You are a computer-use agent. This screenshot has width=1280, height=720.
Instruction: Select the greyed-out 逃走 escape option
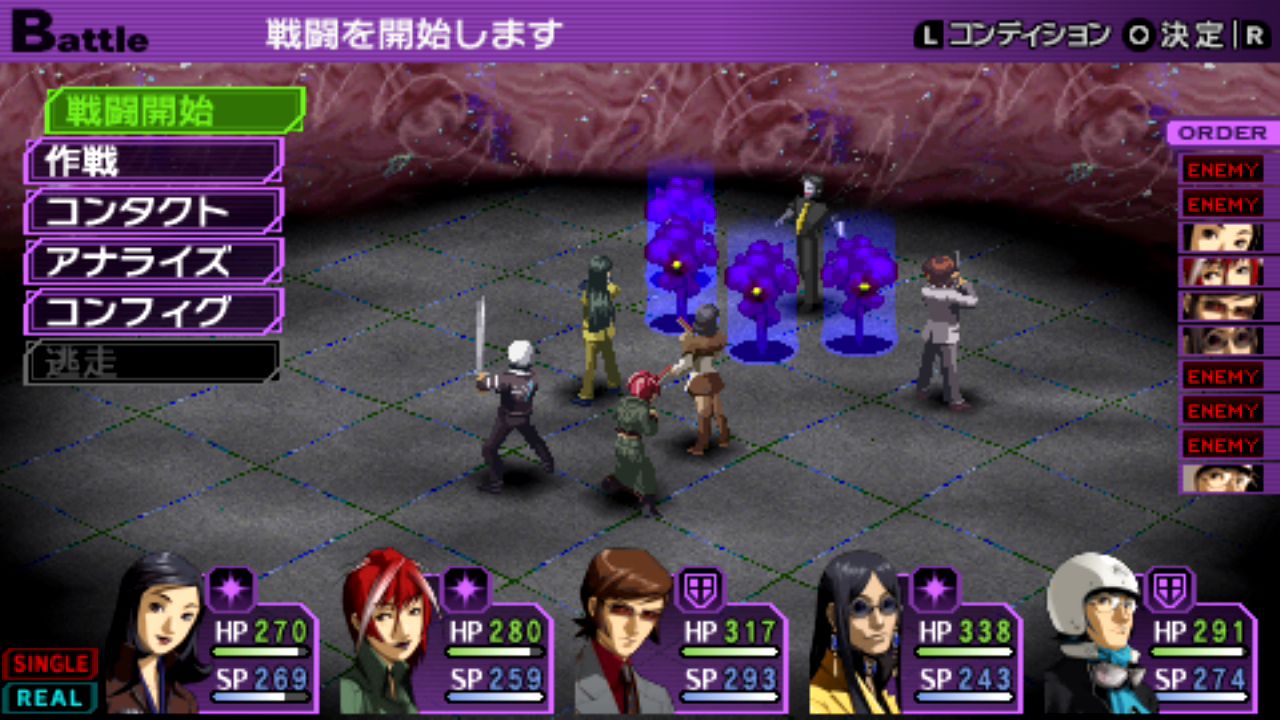click(150, 363)
